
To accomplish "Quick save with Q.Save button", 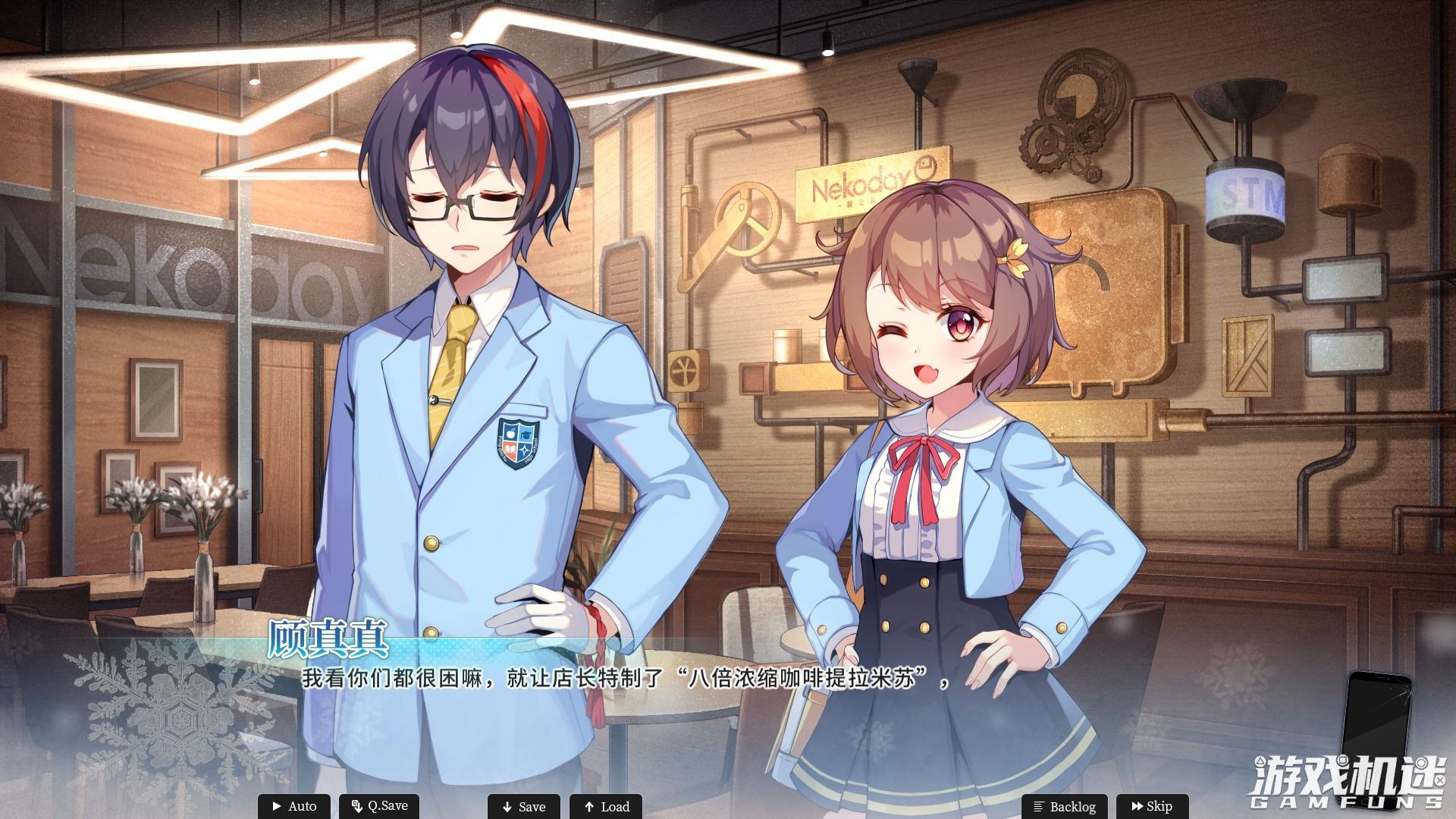I will [379, 806].
